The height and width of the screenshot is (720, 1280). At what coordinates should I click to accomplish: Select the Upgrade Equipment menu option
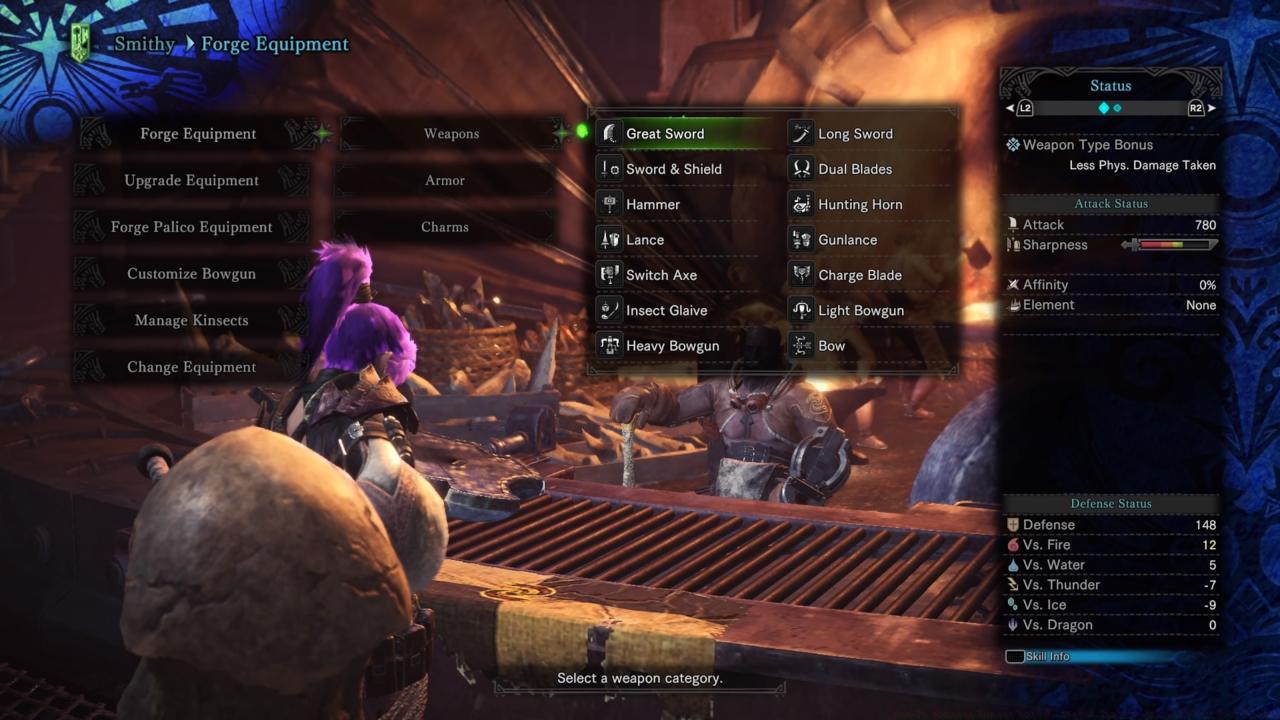click(191, 180)
